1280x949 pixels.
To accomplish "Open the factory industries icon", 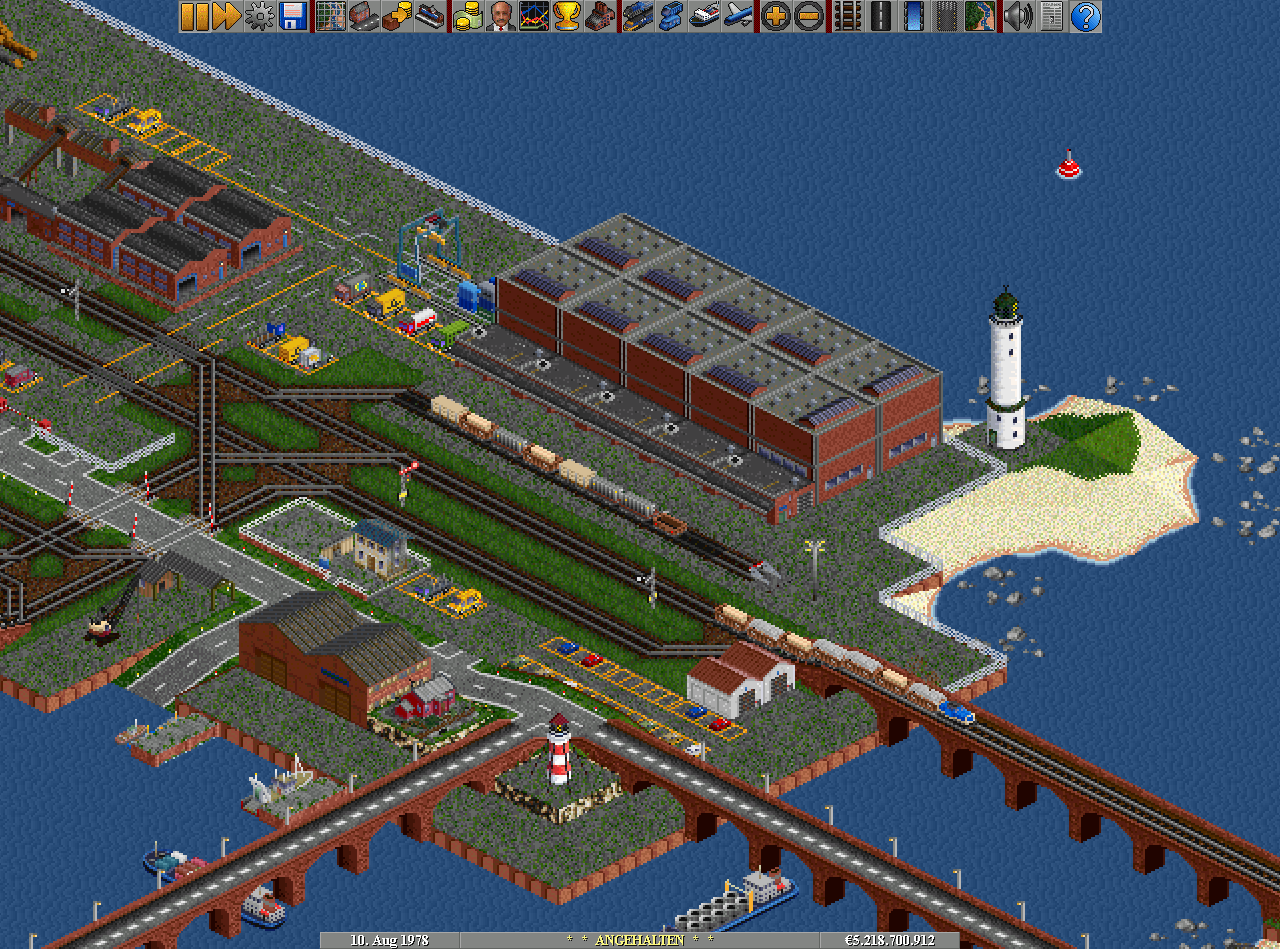I will (599, 16).
